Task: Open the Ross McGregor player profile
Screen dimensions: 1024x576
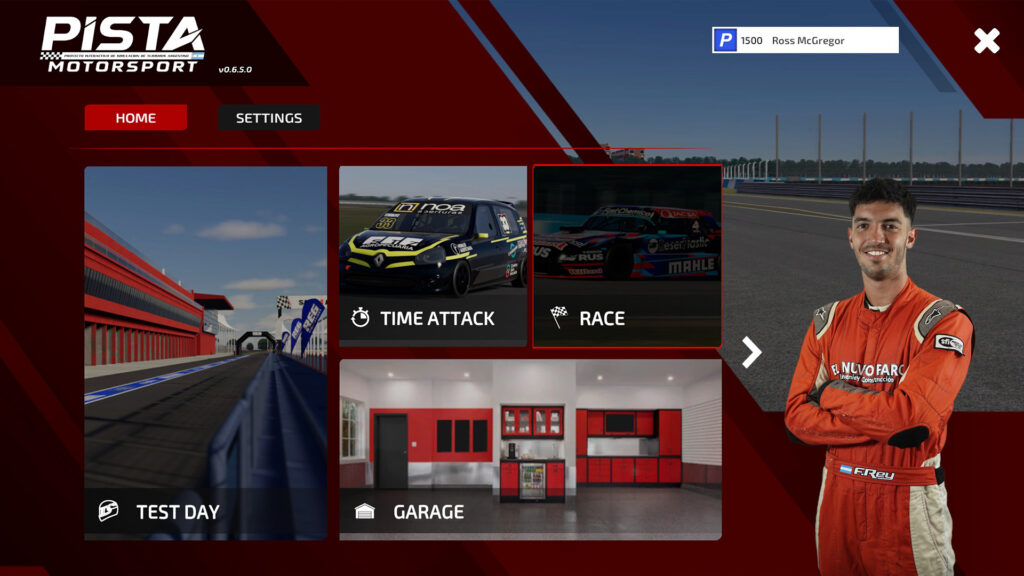Action: tap(805, 40)
